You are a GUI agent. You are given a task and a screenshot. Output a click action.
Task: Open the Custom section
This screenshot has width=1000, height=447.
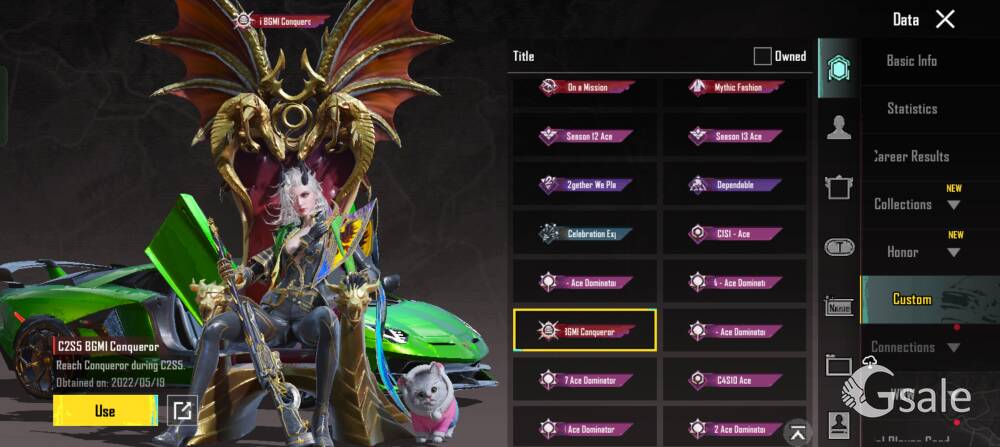coord(911,299)
